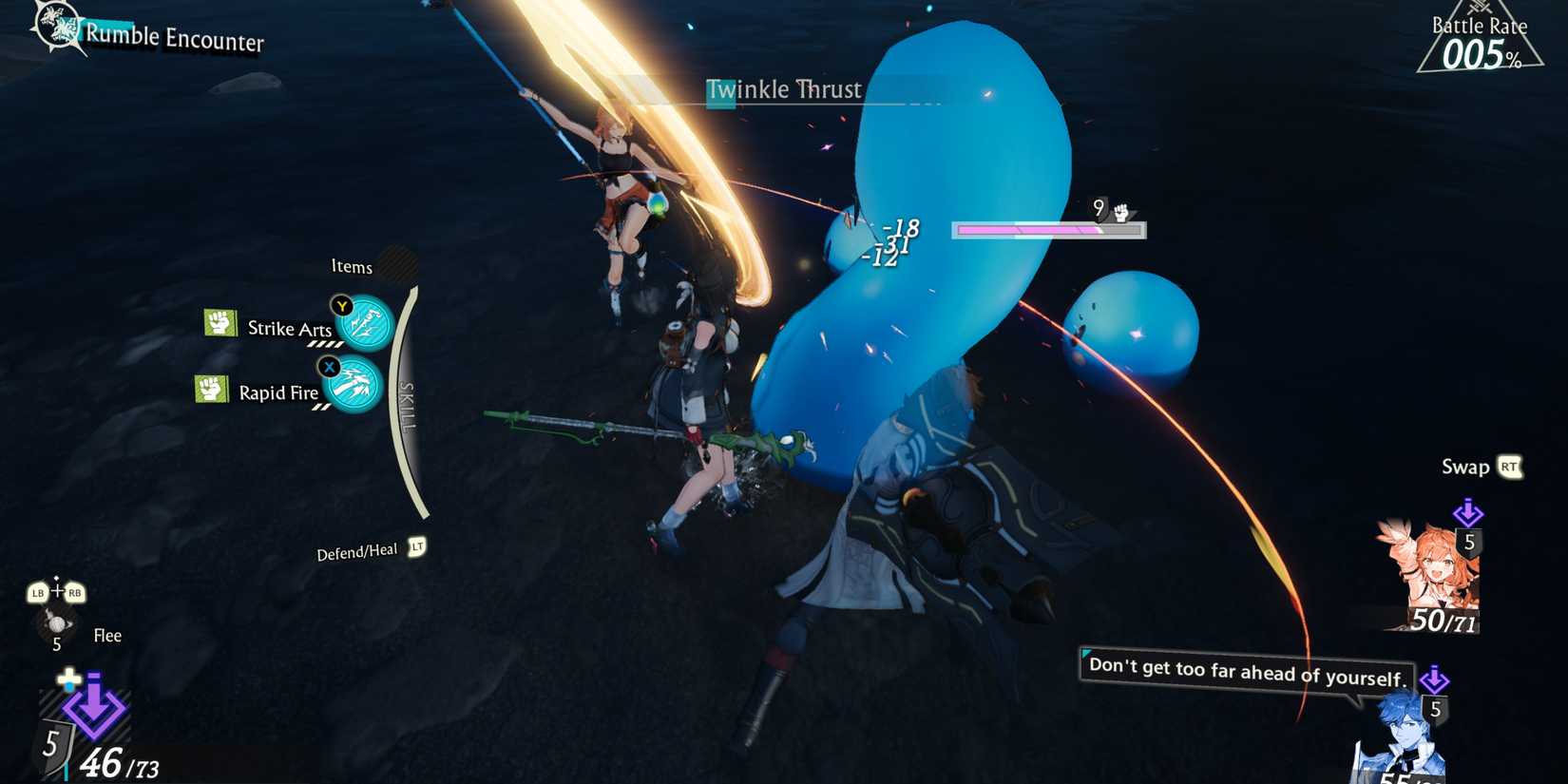Click the Y skill button icon
Viewport: 1568px width, 784px height.
tap(342, 306)
